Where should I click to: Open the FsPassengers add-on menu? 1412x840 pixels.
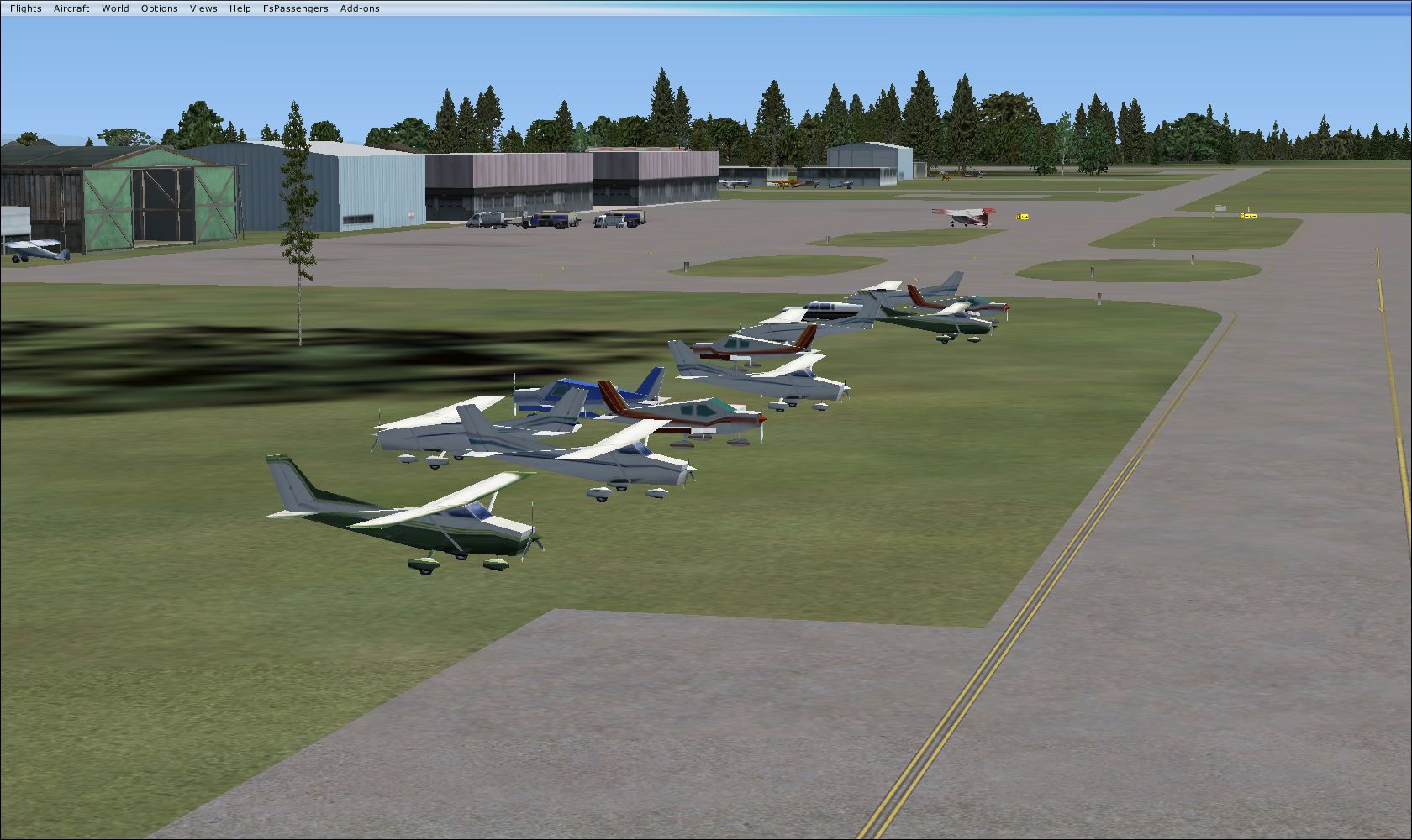[296, 8]
